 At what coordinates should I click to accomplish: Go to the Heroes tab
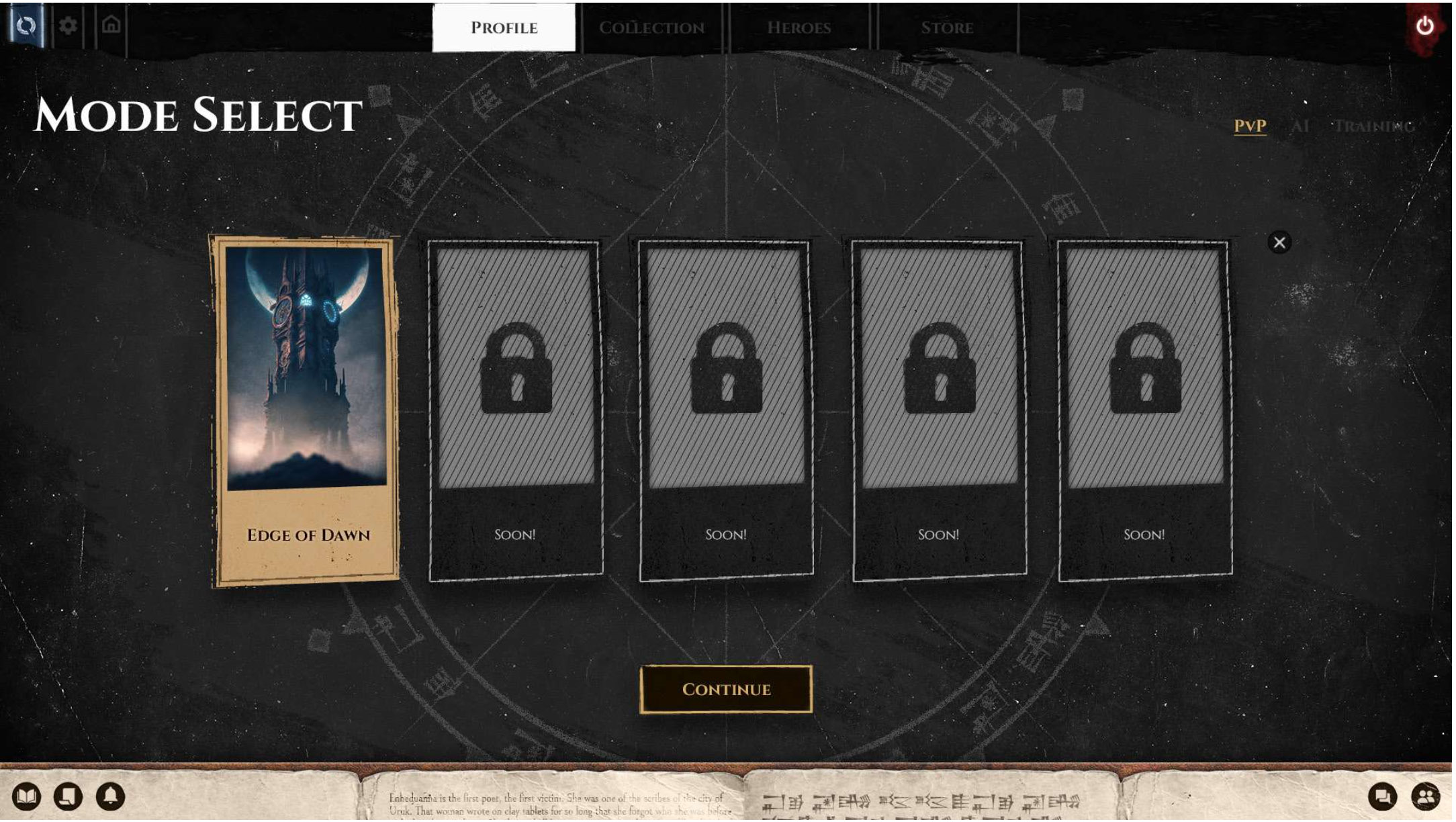[x=799, y=28]
